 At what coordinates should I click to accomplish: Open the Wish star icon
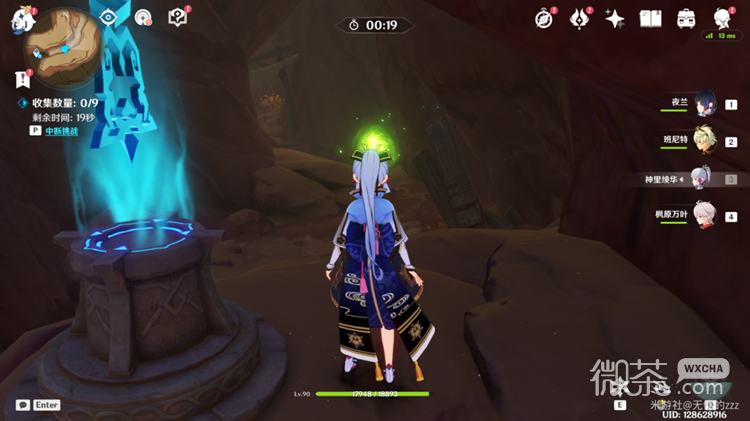tap(615, 19)
